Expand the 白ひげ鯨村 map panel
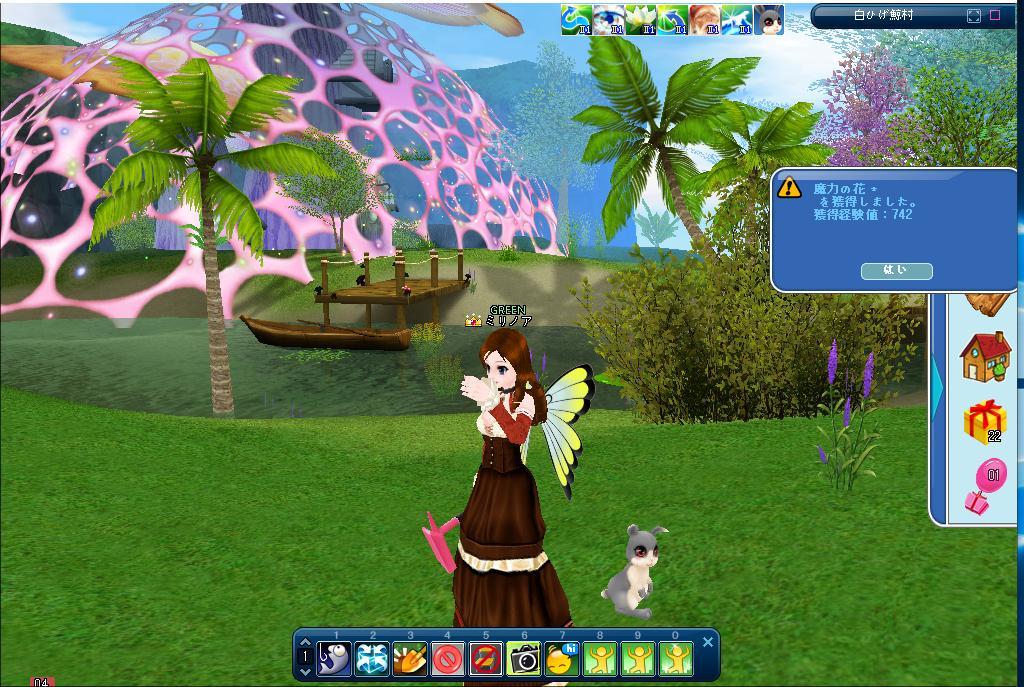1024x687 pixels. pyautogui.click(x=974, y=16)
